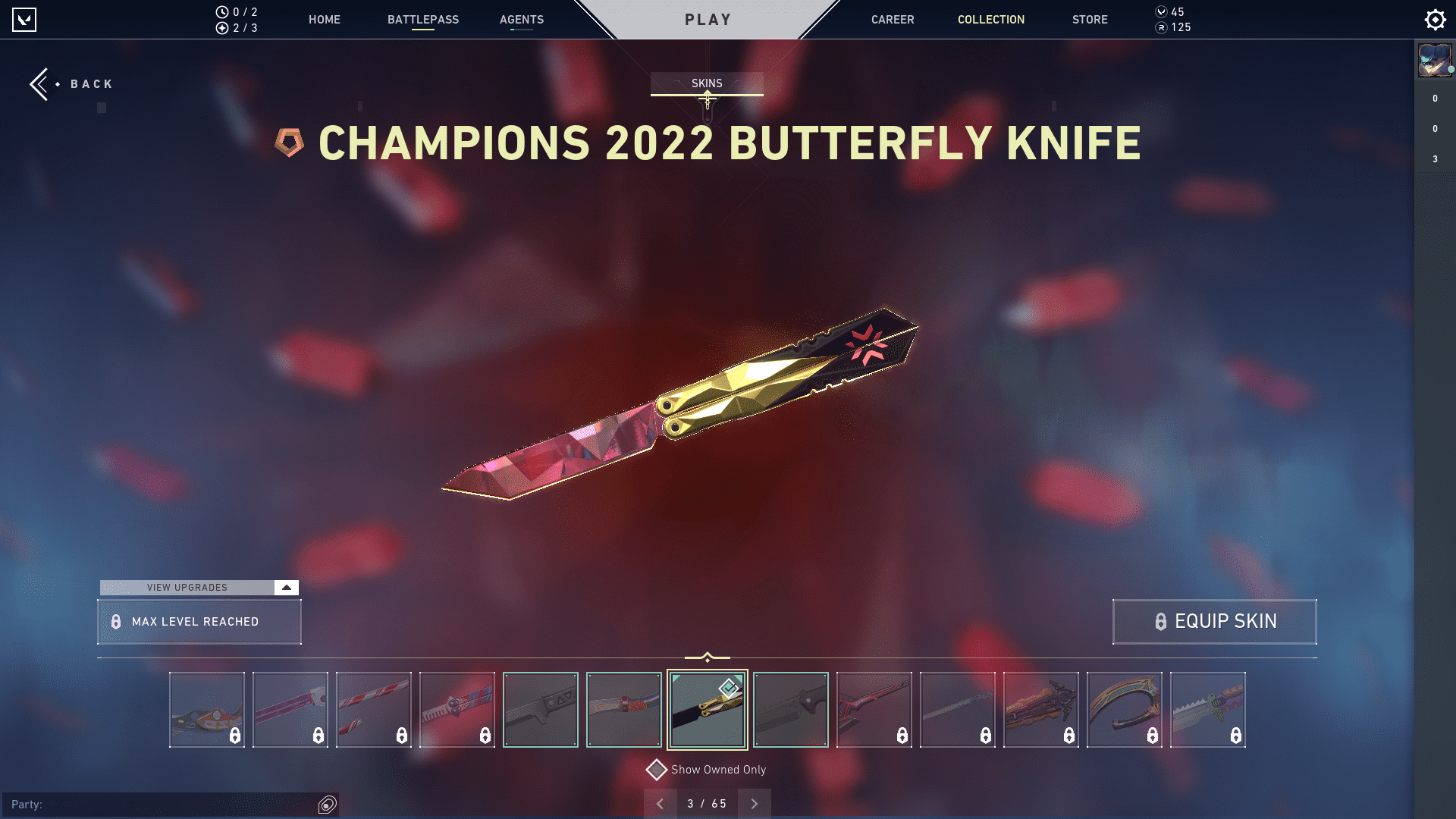This screenshot has width=1456, height=819.
Task: Select the Champions 2022 knife thumbnail
Action: (x=707, y=709)
